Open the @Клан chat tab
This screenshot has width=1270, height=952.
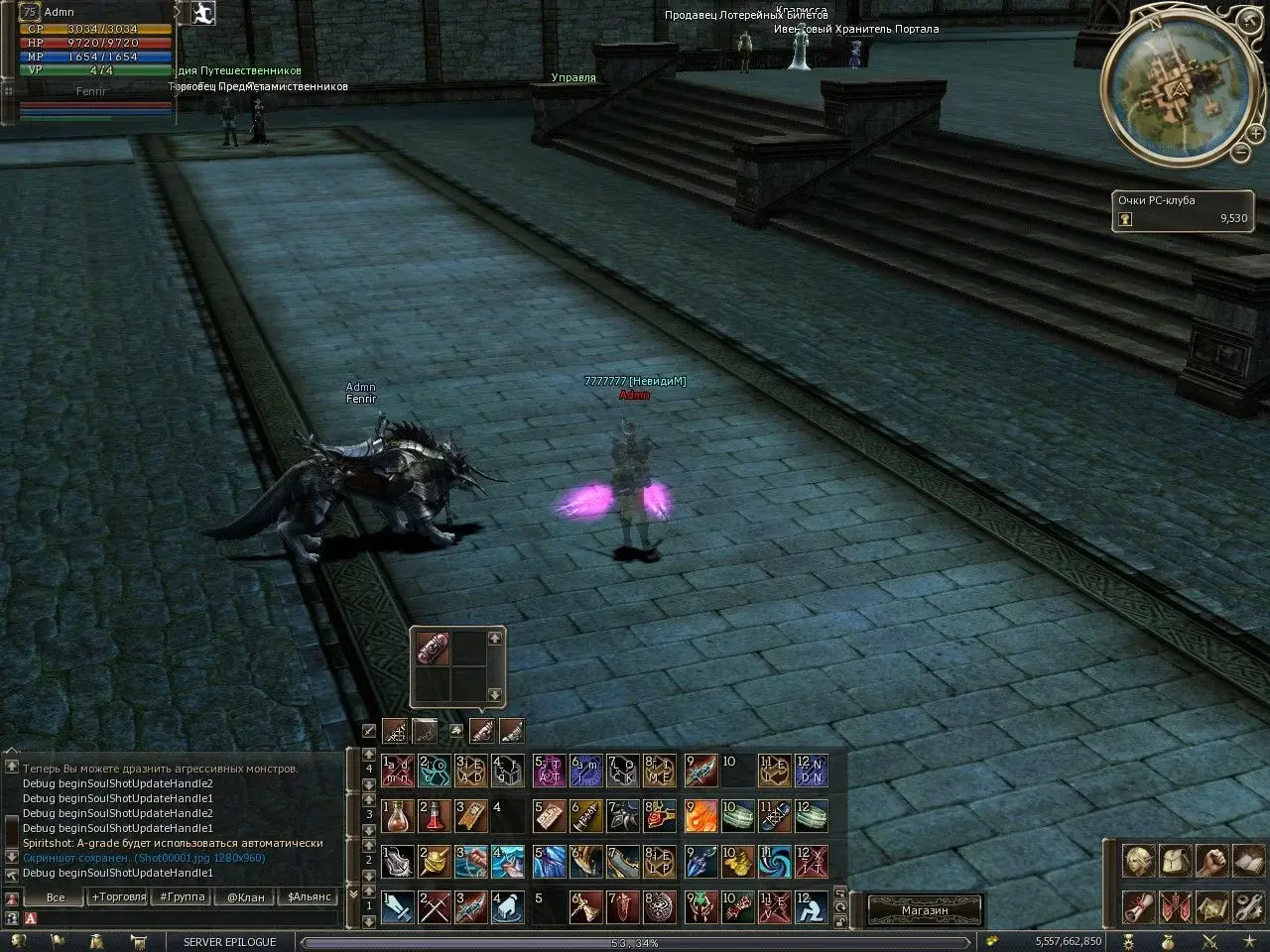[x=245, y=896]
